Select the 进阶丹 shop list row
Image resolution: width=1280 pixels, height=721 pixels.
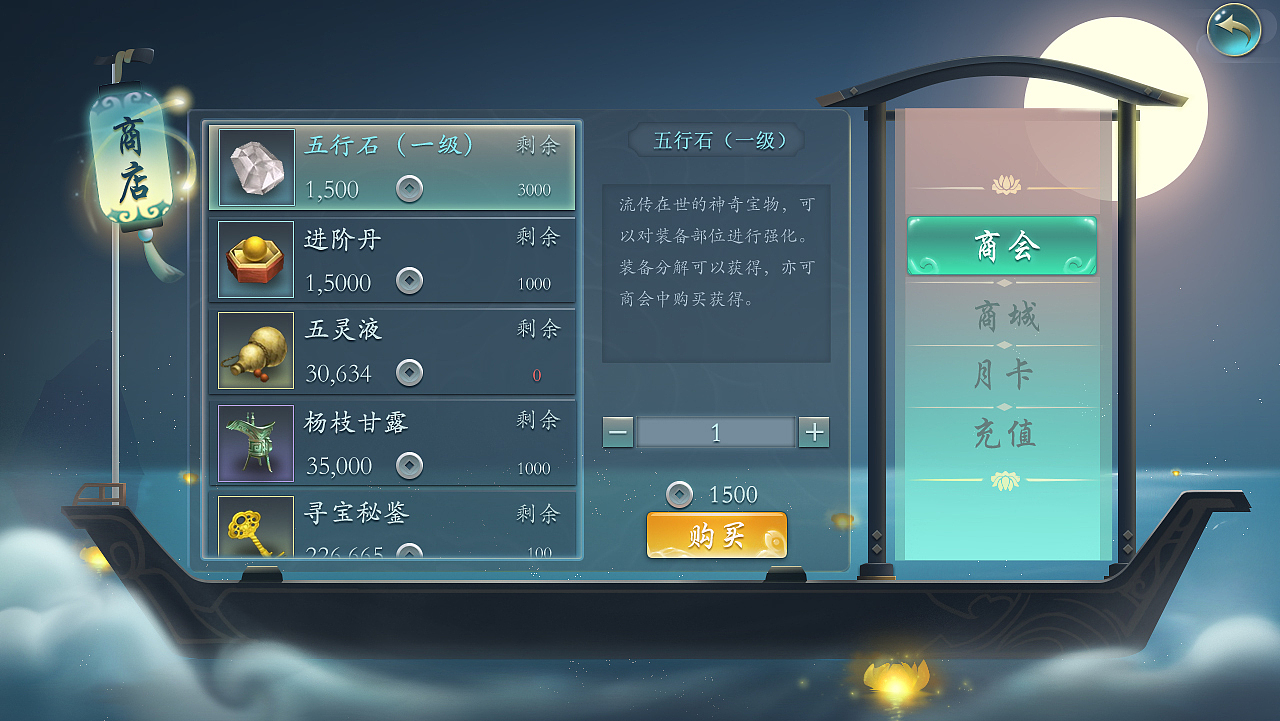pyautogui.click(x=392, y=258)
